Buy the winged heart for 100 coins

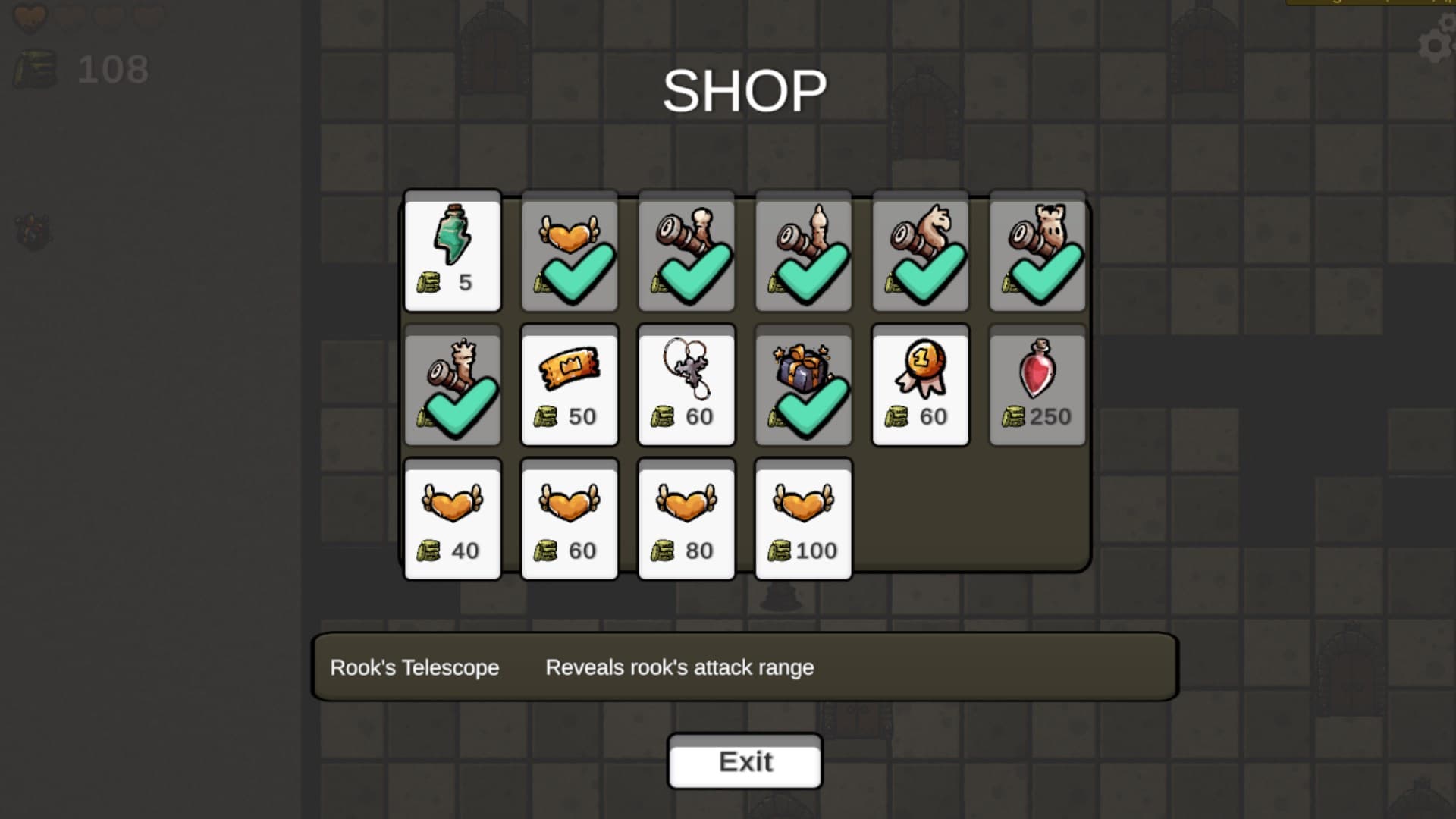[803, 519]
